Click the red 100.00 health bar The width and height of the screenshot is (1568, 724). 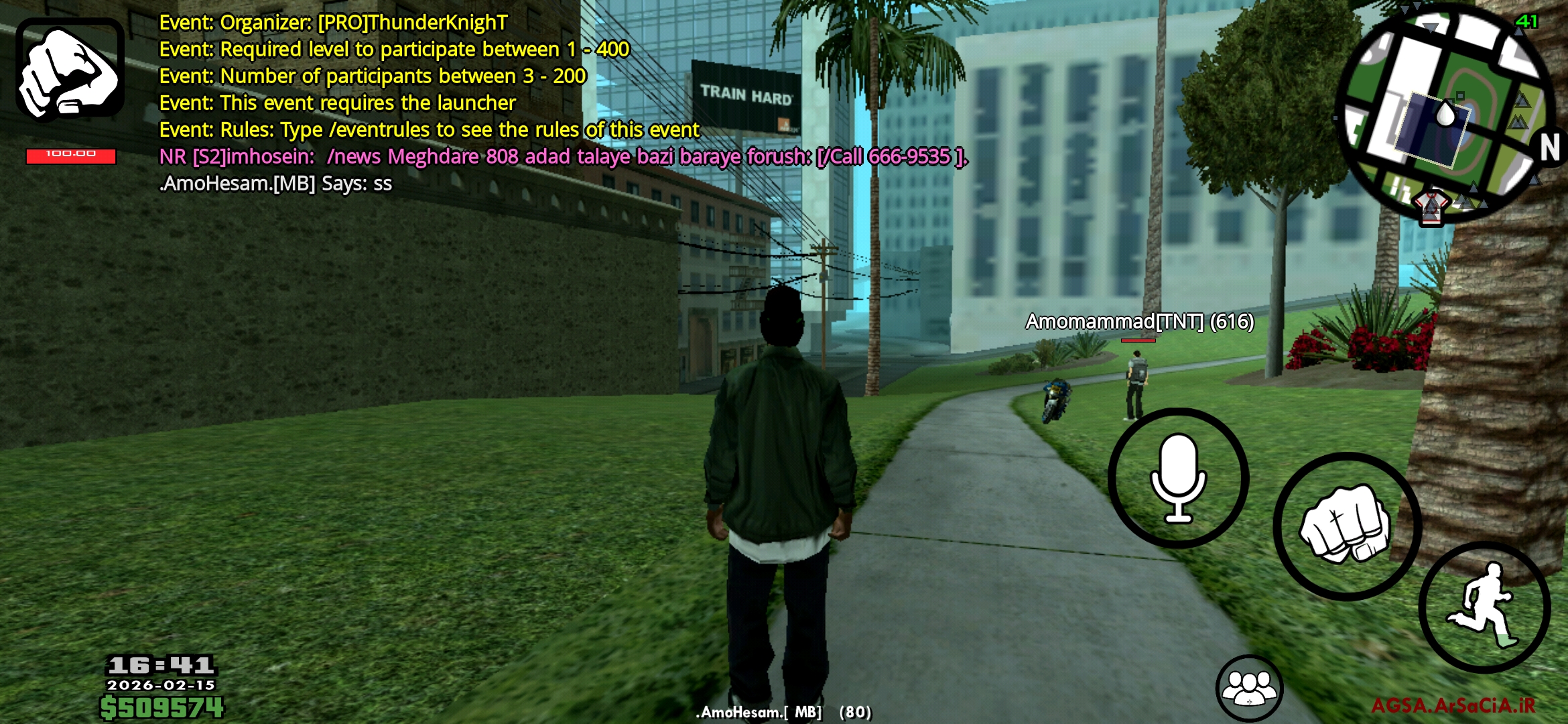(71, 156)
